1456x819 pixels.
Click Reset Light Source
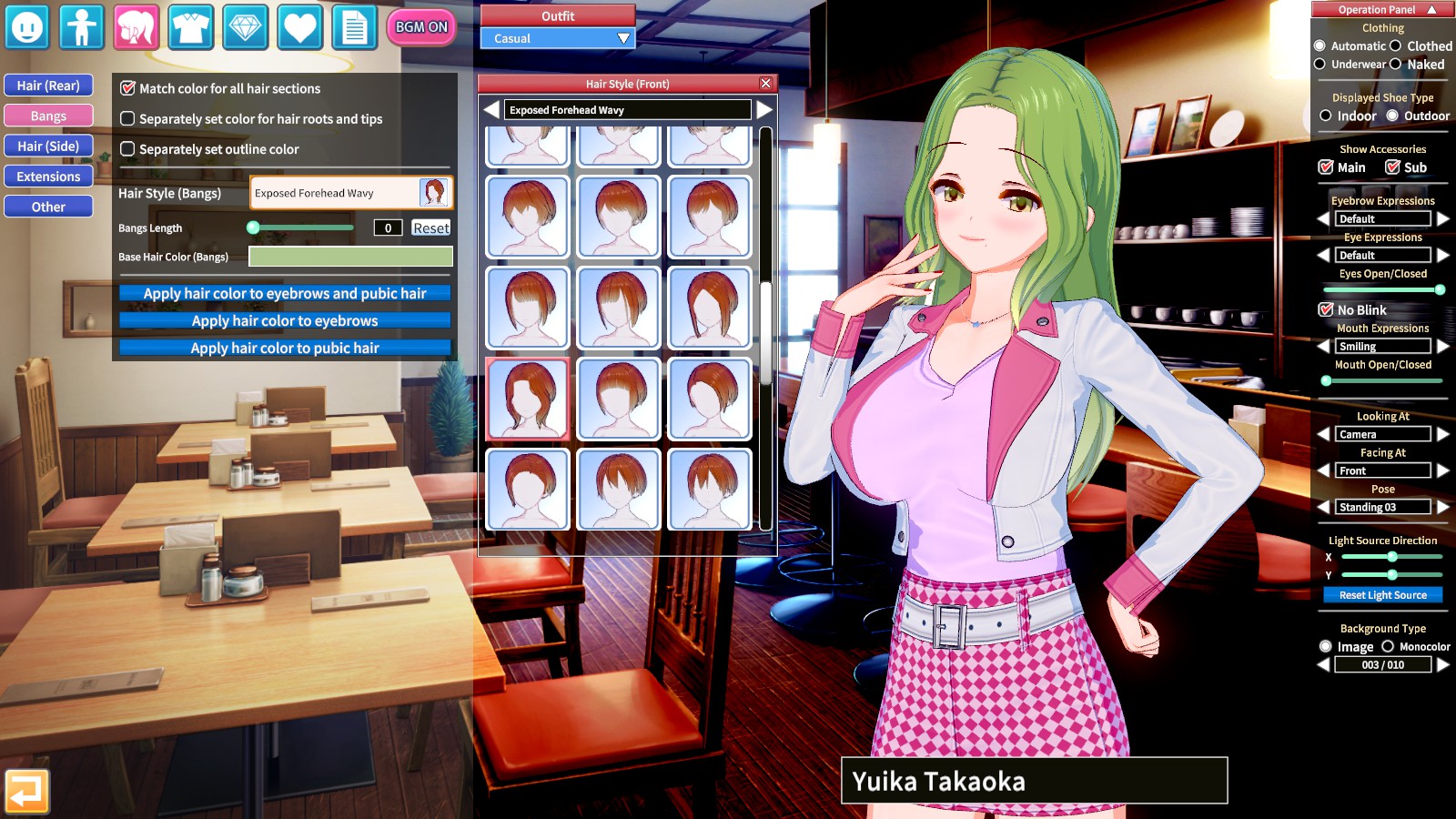(1382, 594)
